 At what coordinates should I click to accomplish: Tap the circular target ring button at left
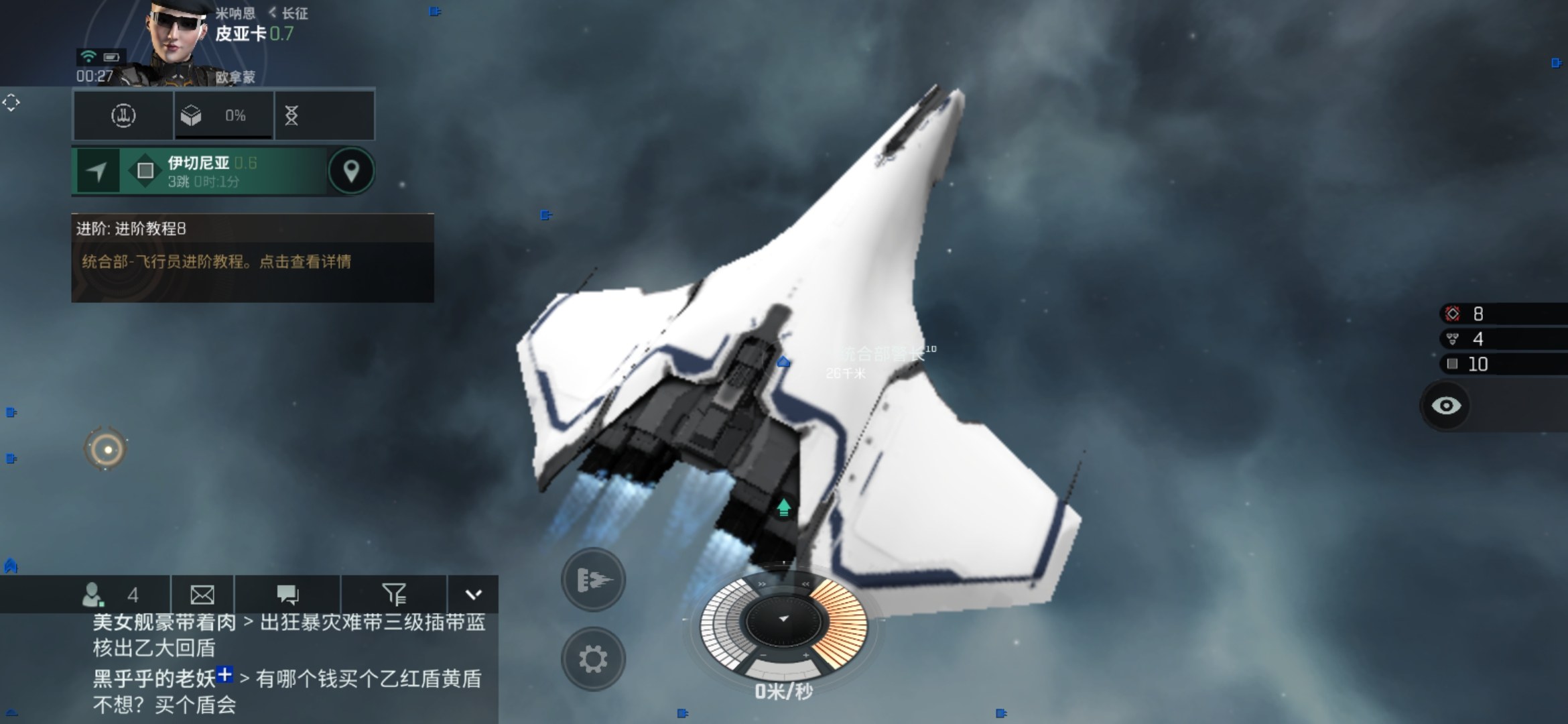[x=107, y=449]
